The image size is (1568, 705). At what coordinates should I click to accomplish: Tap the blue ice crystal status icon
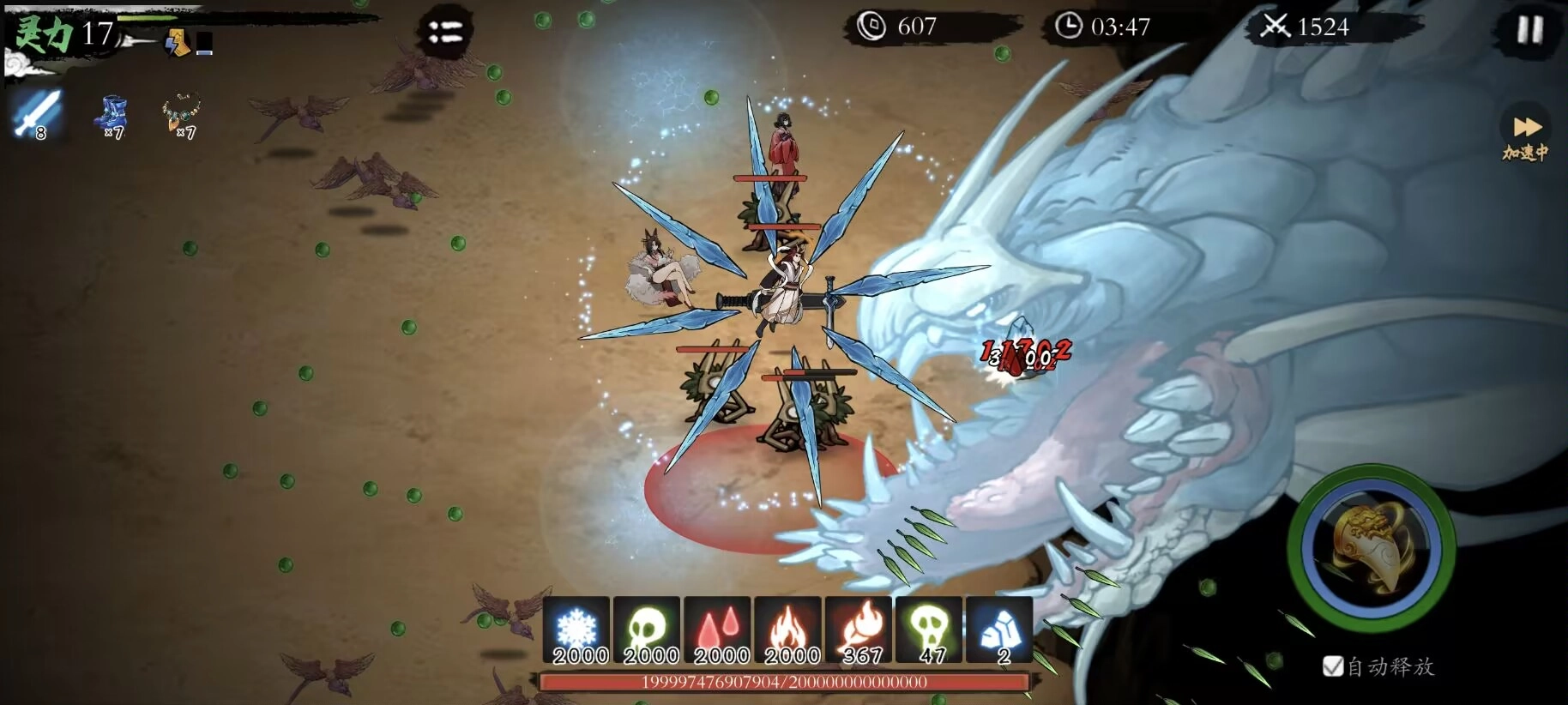click(x=998, y=631)
